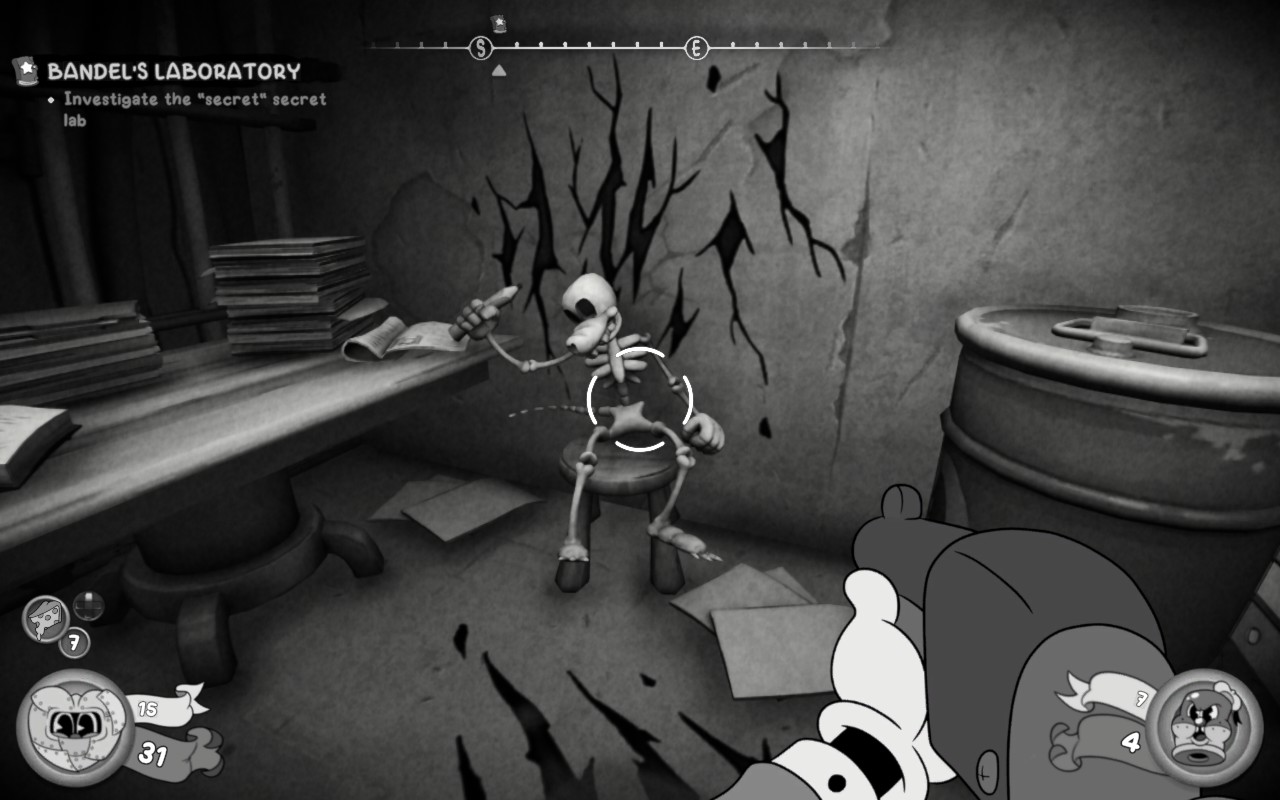Click the East marker on the compass
The height and width of the screenshot is (800, 1280).
coord(696,47)
